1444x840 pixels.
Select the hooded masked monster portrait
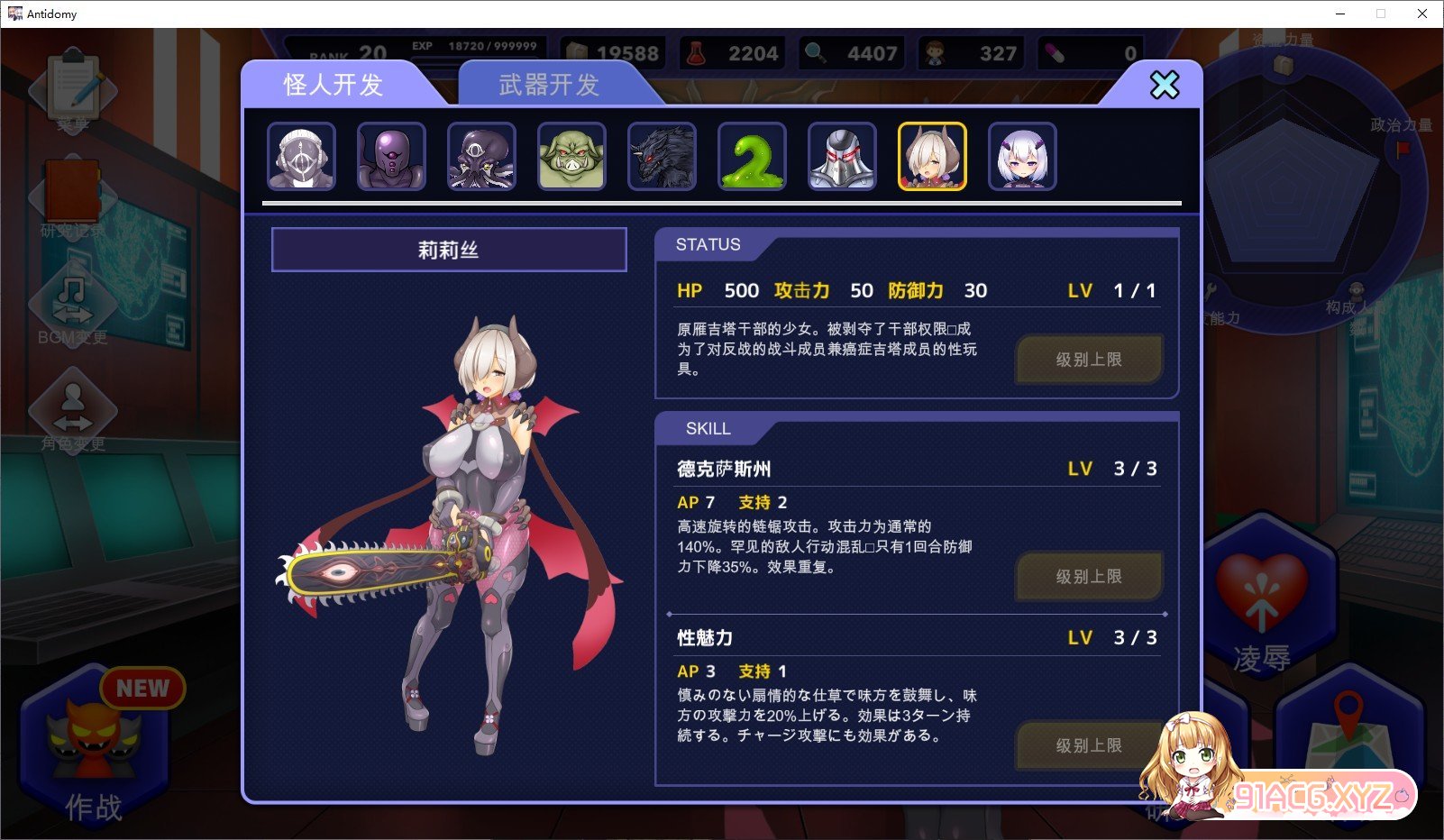301,157
